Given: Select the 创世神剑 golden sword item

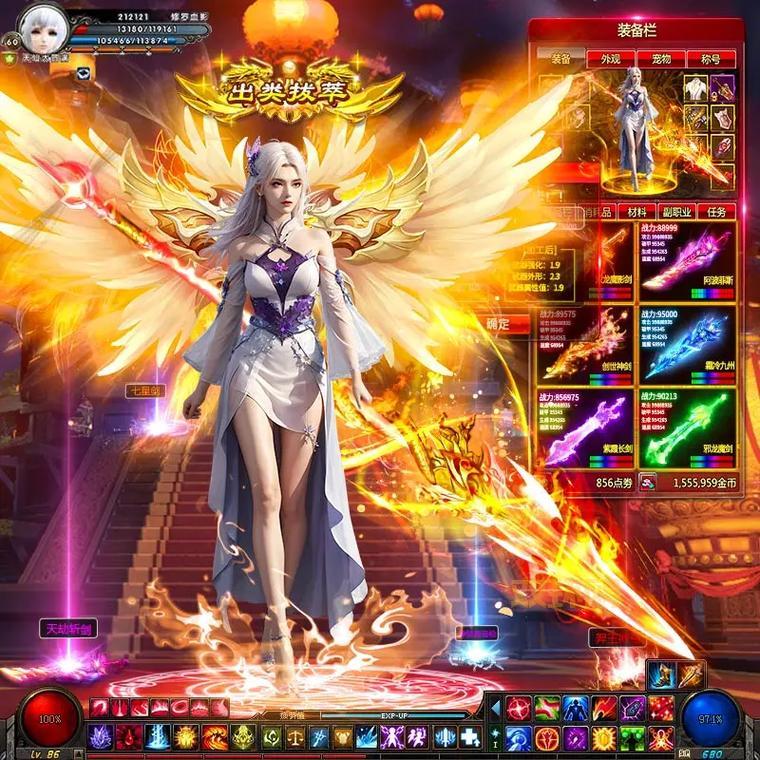Looking at the screenshot, I should [585, 345].
